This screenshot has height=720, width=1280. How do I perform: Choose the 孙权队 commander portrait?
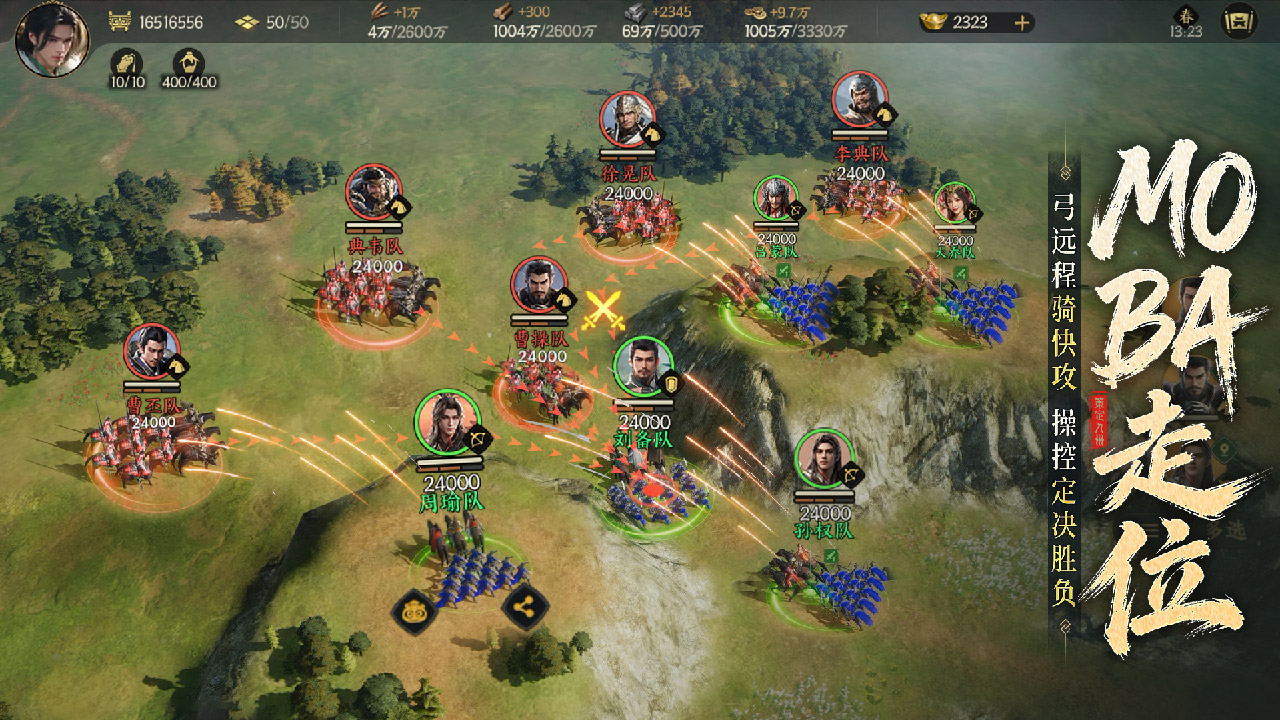[825, 459]
